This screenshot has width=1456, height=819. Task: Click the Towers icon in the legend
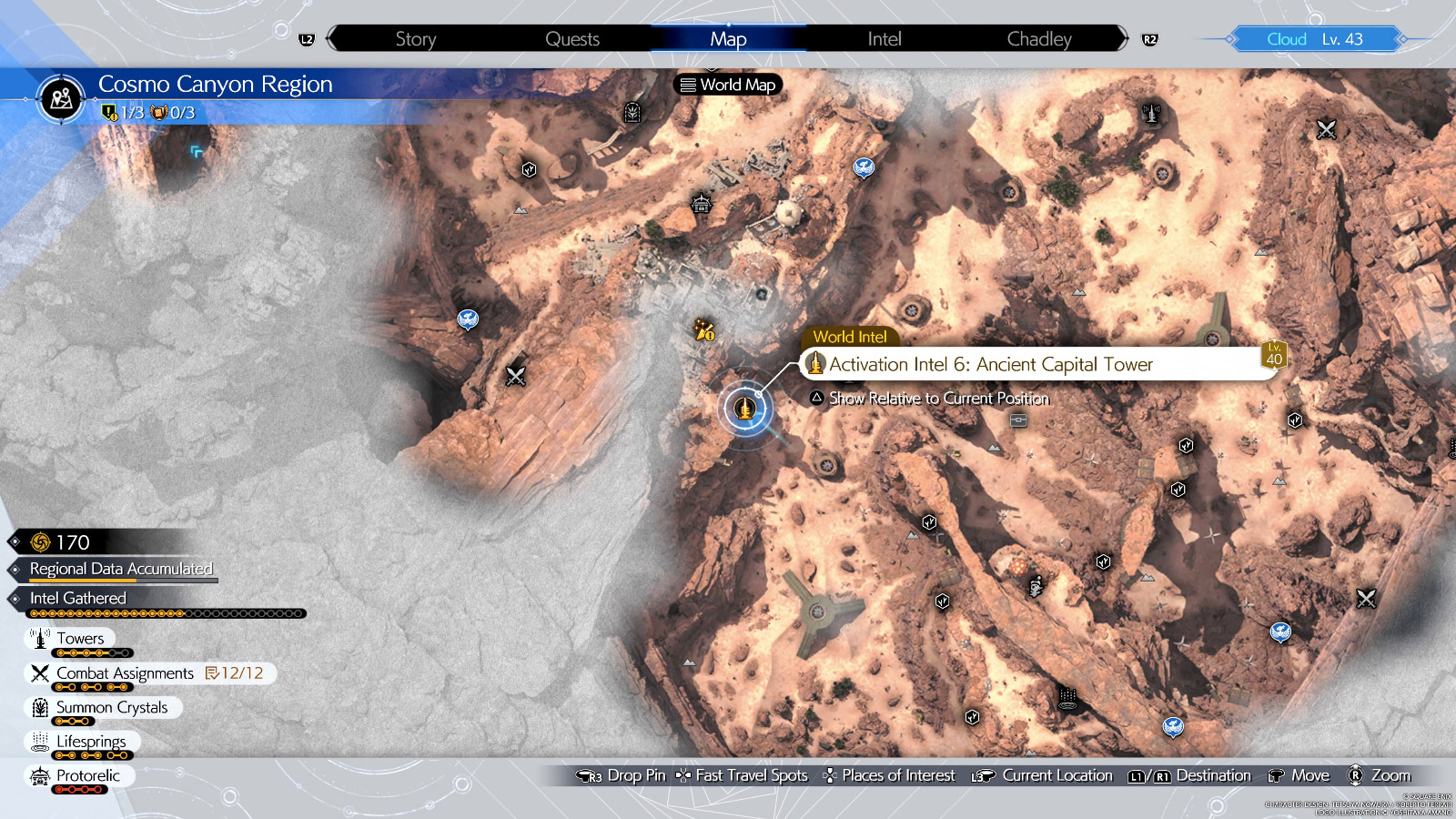[x=41, y=638]
